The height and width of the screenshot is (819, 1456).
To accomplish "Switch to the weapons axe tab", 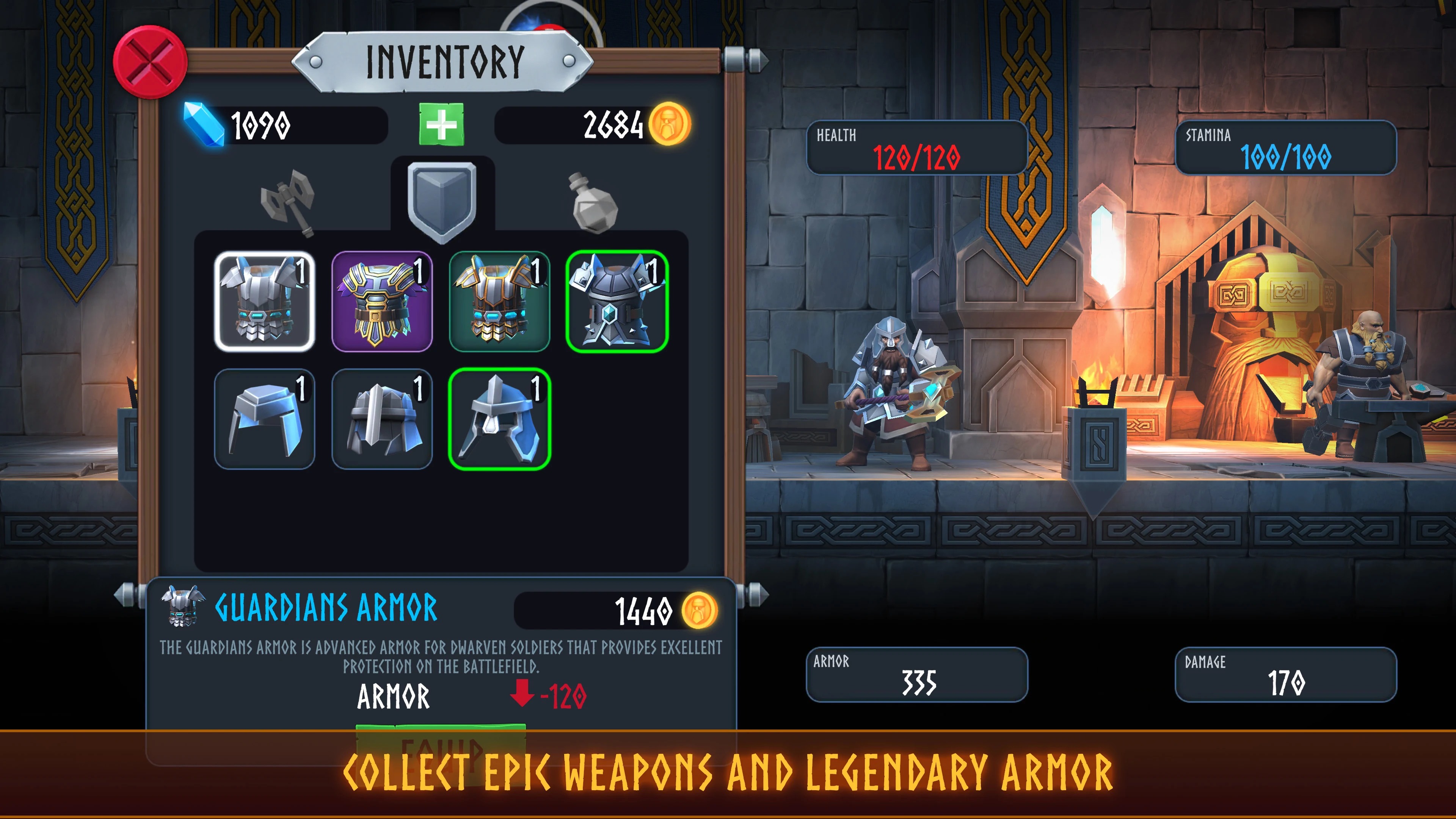I will 288,202.
